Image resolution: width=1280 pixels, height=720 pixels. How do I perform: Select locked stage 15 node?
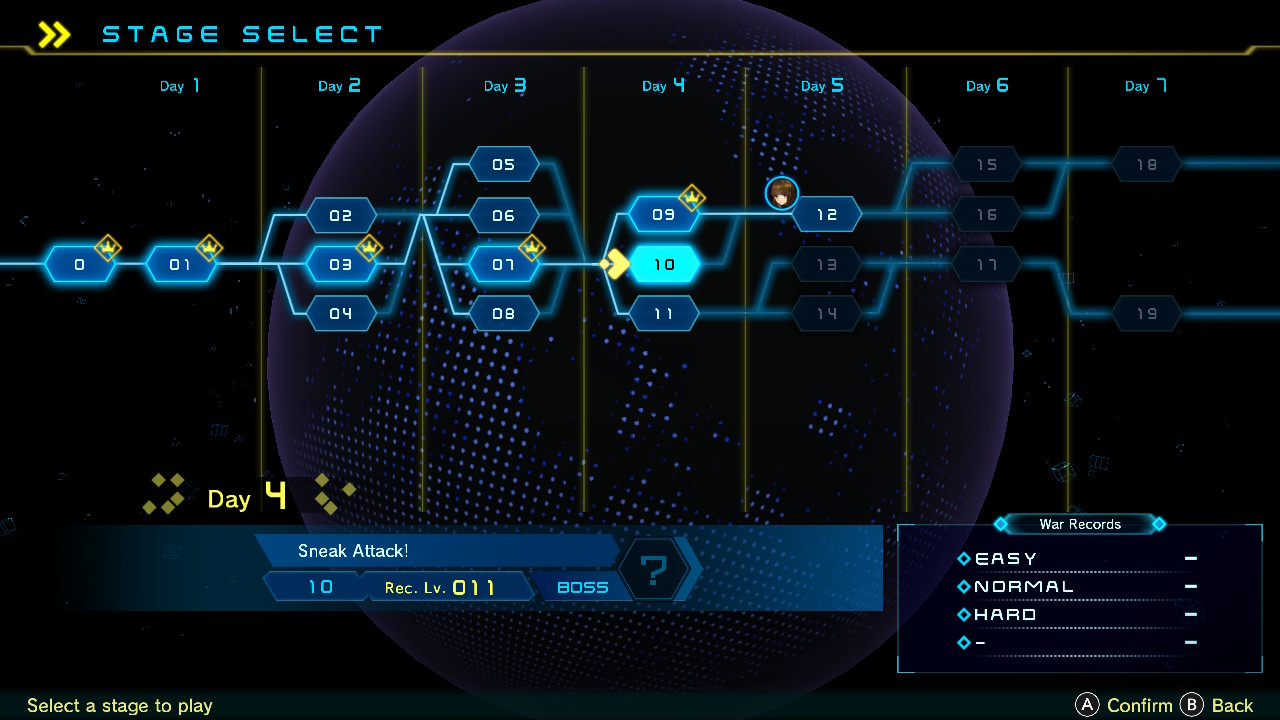point(987,164)
